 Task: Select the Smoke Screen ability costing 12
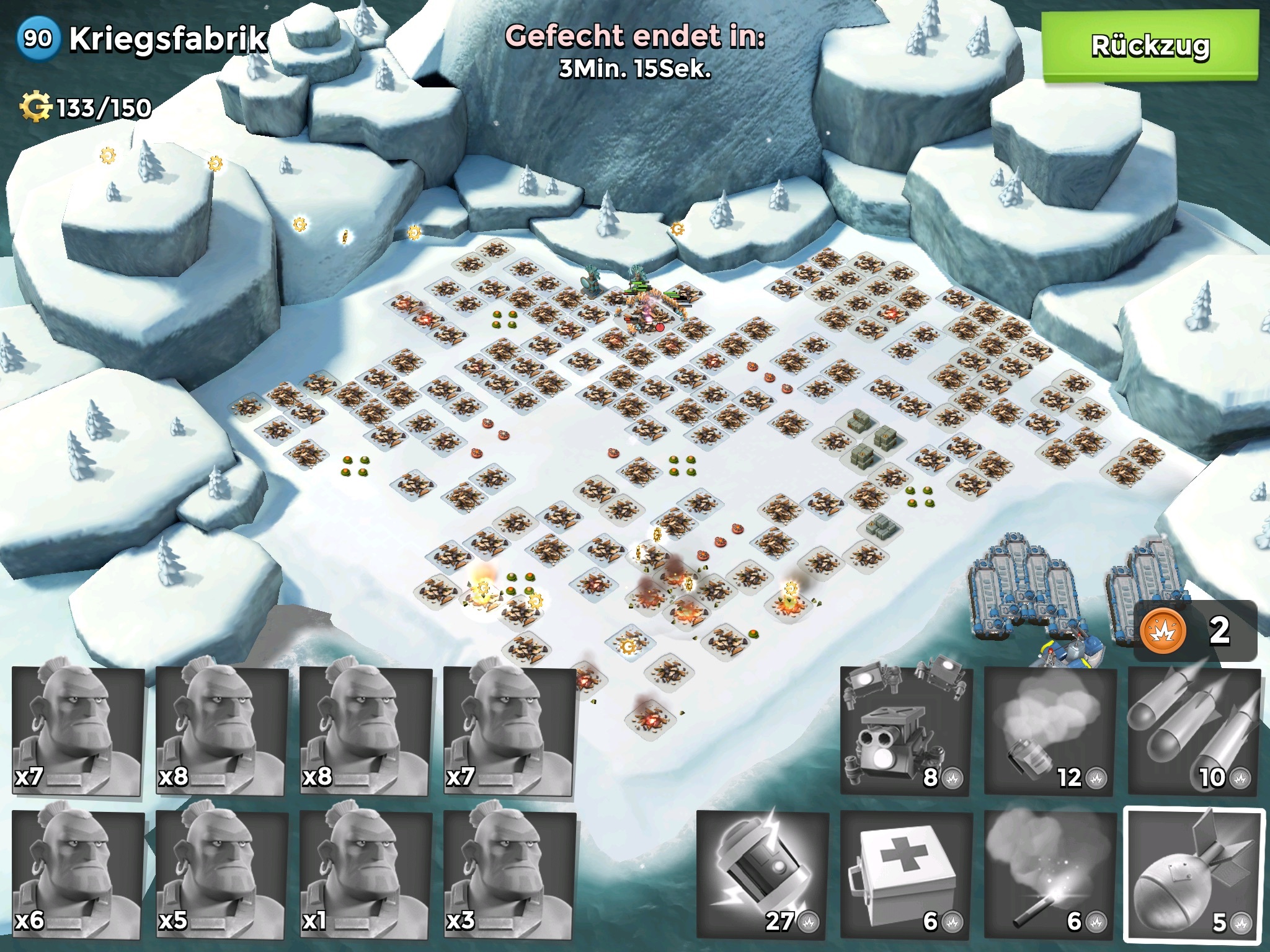1050,730
